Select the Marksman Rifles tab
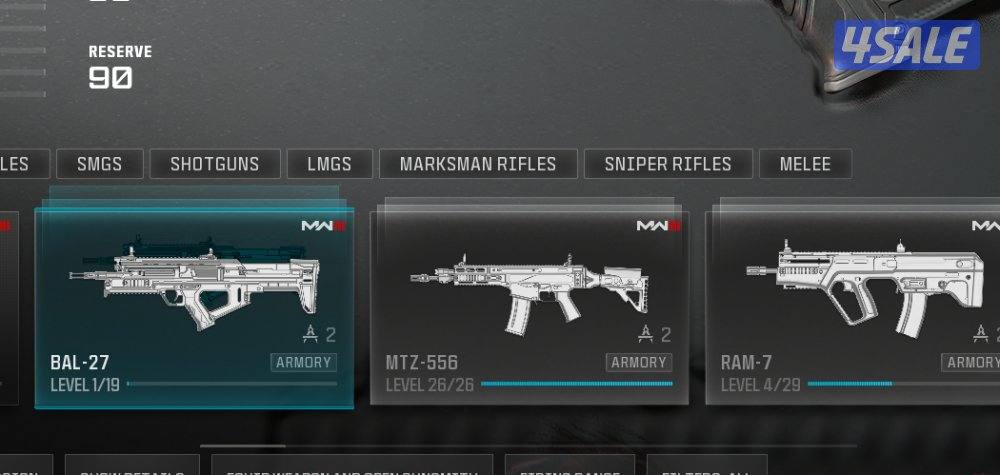1000x475 pixels. click(x=478, y=164)
